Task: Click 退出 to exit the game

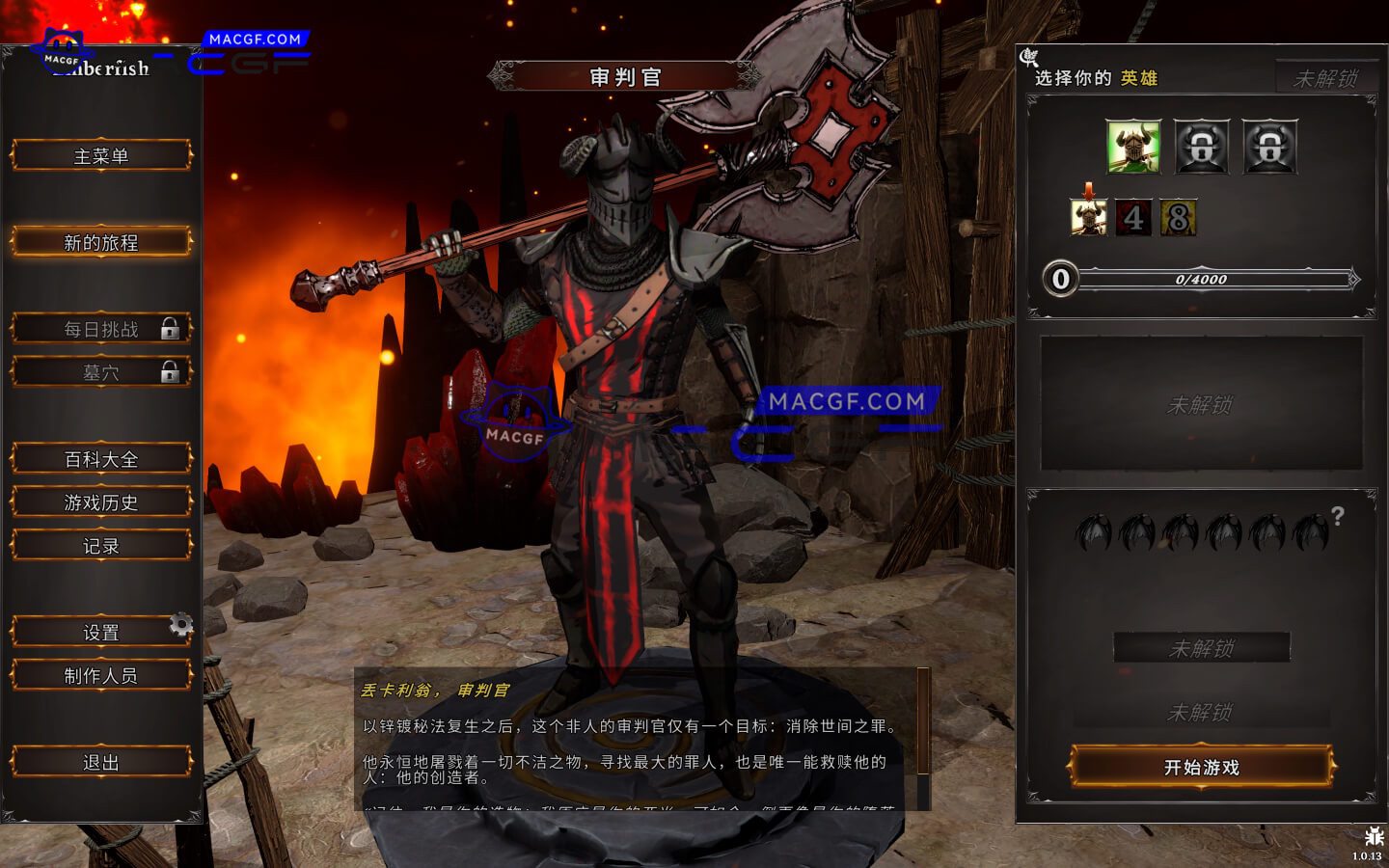Action: 100,761
